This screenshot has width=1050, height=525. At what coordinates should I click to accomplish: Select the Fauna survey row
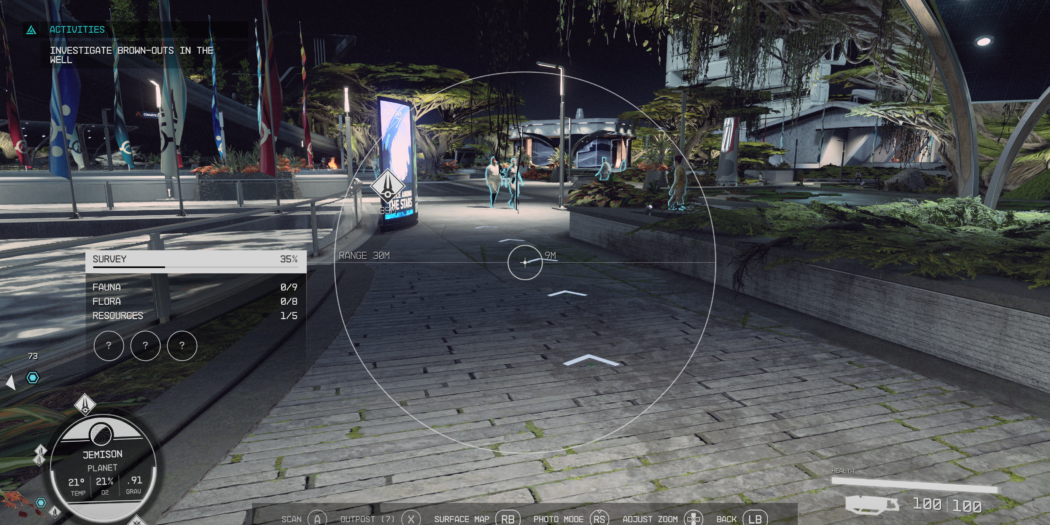[195, 287]
